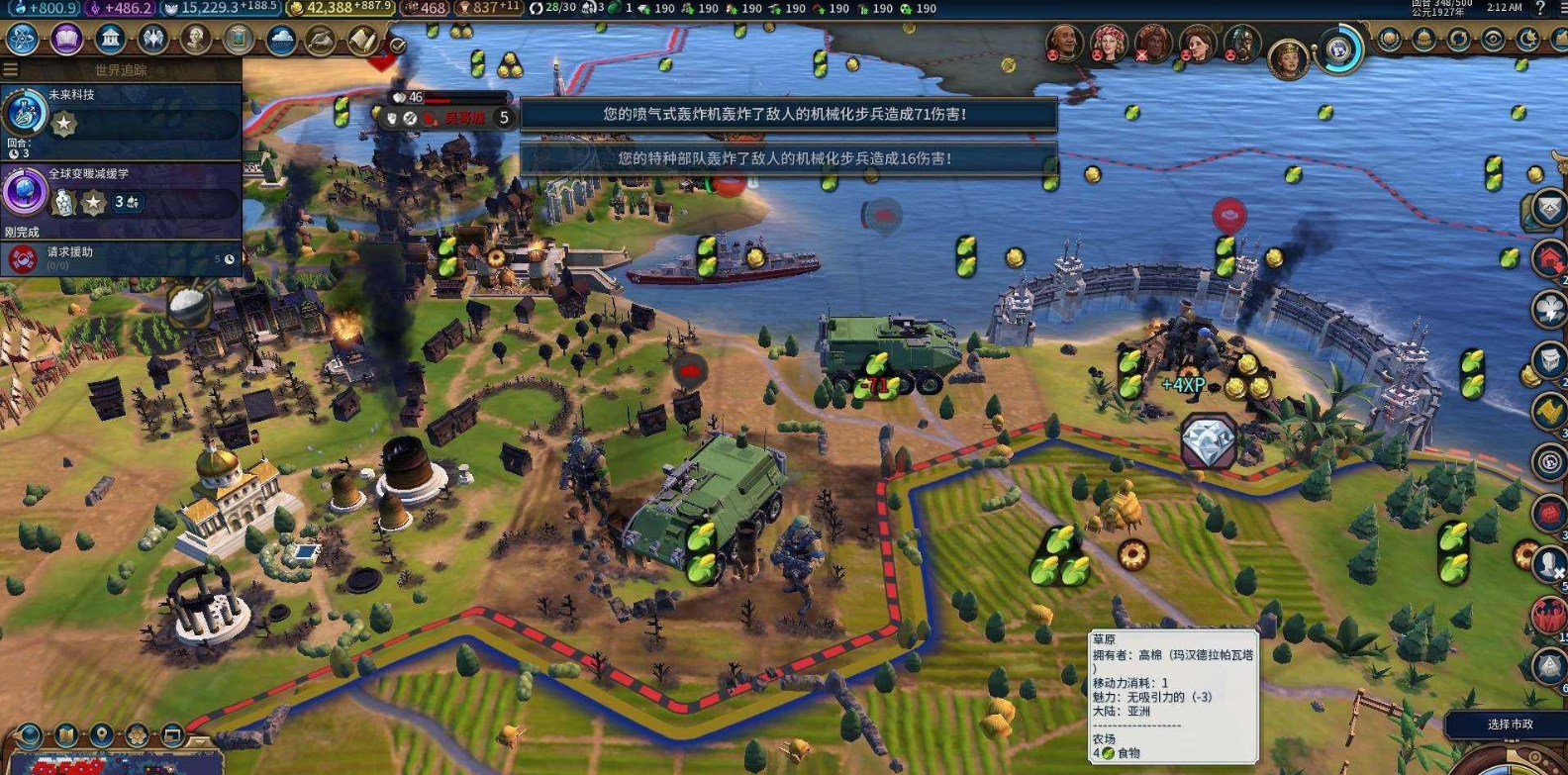Click the 全球变暖减缓学 civic tracker entry

pyautogui.click(x=121, y=190)
